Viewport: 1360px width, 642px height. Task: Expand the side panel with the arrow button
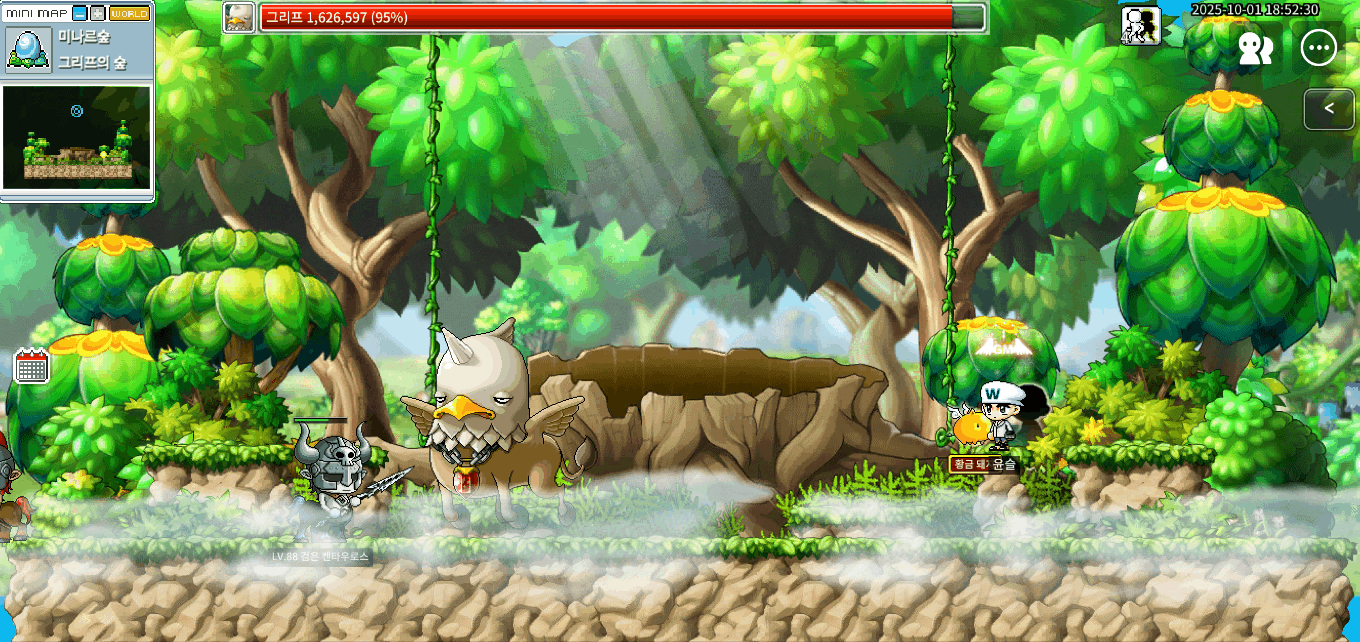coord(1329,108)
